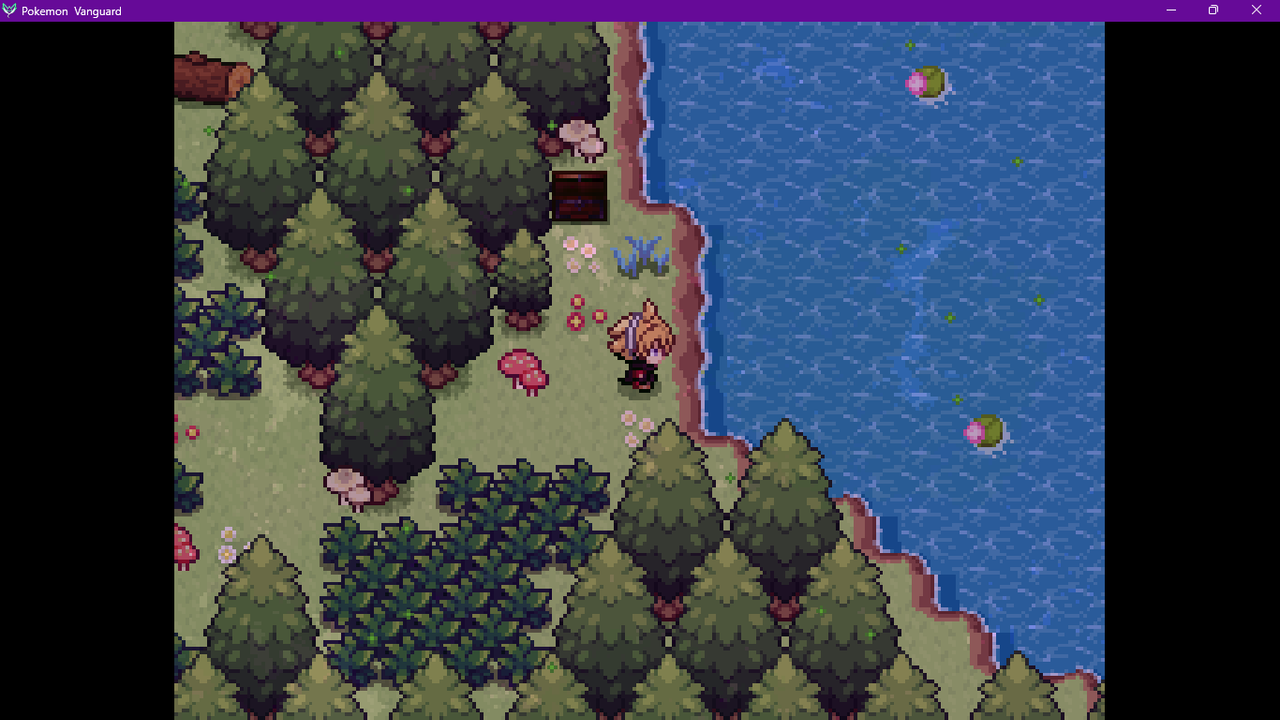
Task: Maximize the Pokemon Vanguard window
Action: point(1213,9)
